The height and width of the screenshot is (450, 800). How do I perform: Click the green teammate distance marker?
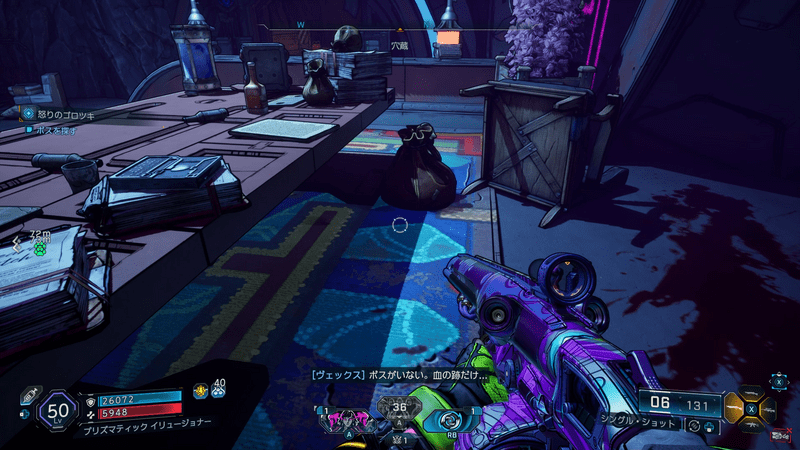pyautogui.click(x=40, y=246)
